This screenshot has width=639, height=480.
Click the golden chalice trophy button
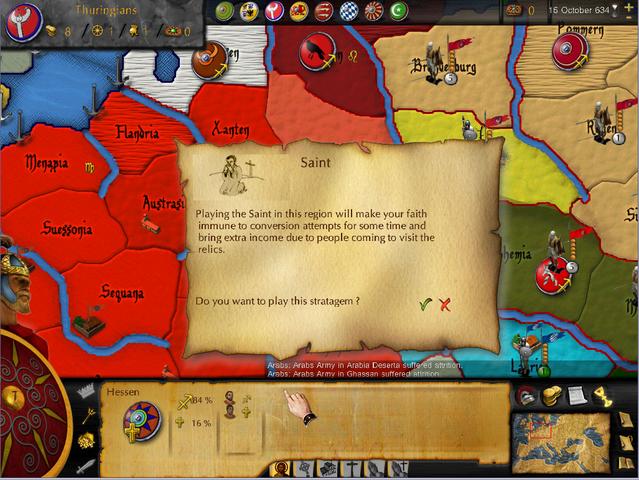click(601, 396)
